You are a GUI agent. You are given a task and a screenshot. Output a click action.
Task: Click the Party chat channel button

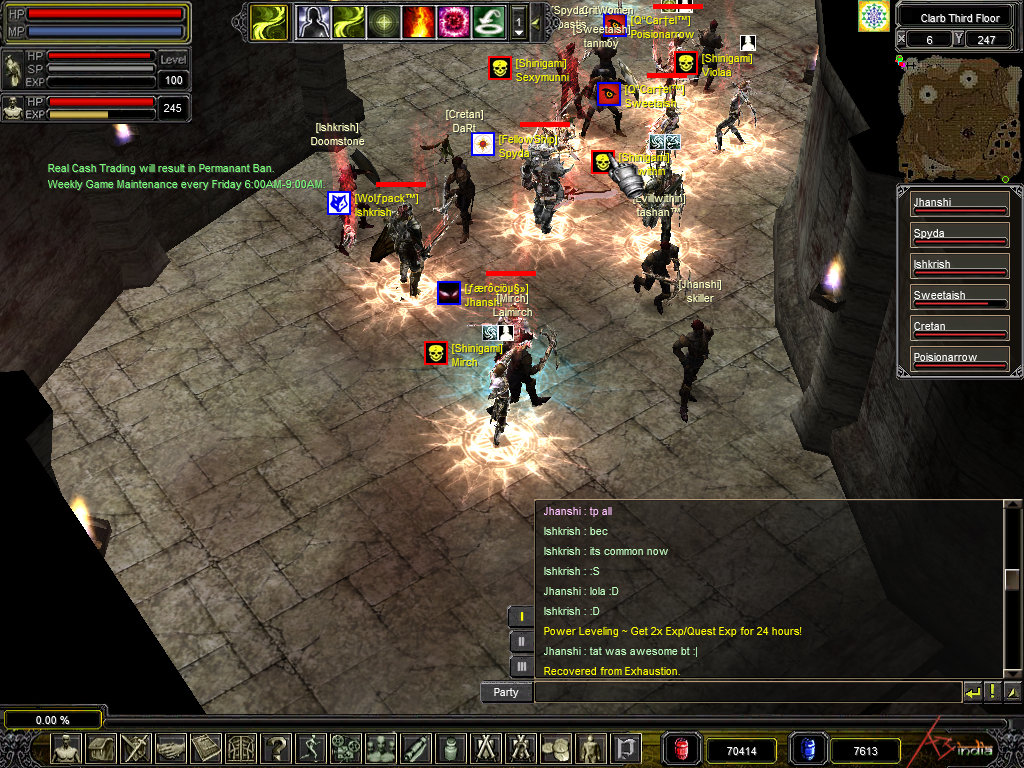point(506,692)
